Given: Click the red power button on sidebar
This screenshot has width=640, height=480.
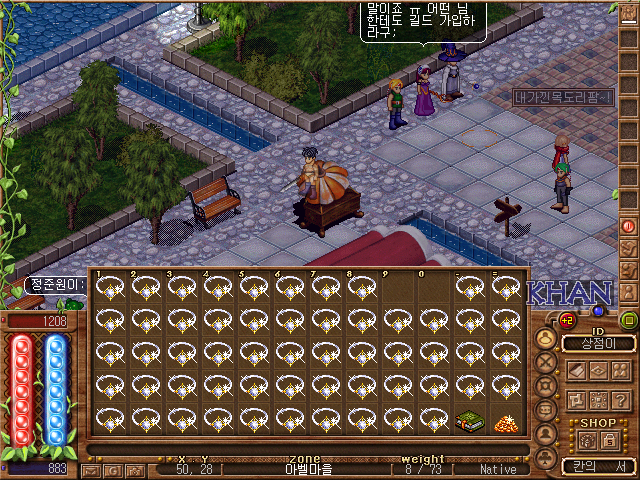Looking at the screenshot, I should [x=629, y=225].
